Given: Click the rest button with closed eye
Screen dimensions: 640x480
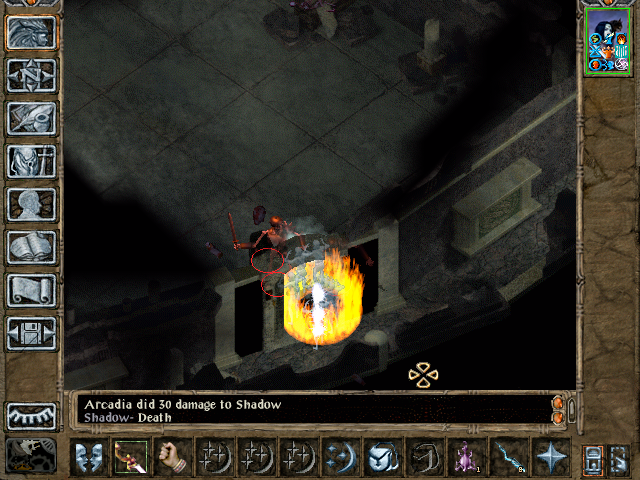Looking at the screenshot, I should point(32,416).
